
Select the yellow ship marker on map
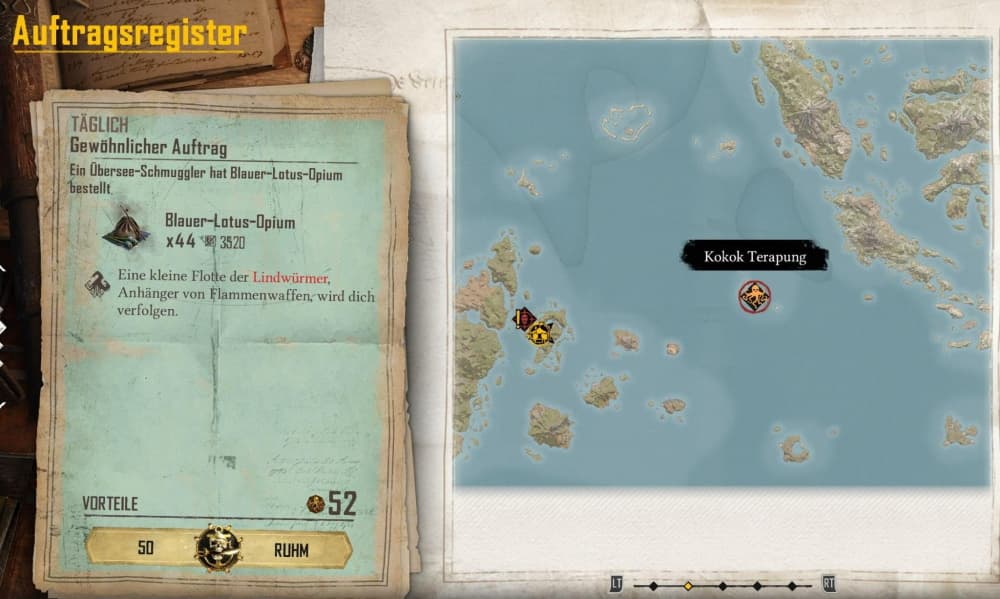542,333
